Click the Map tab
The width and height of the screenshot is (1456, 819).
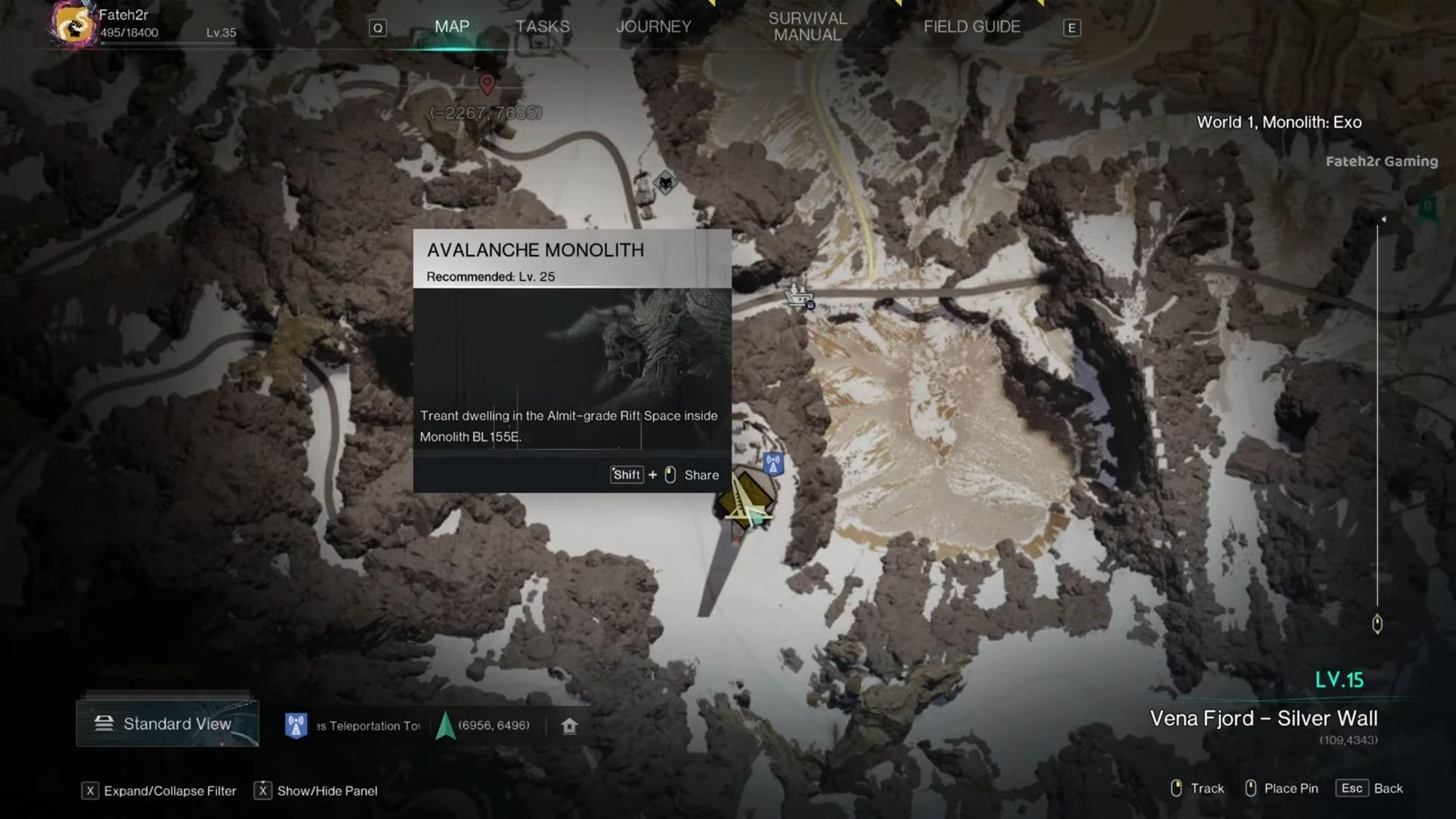(452, 27)
